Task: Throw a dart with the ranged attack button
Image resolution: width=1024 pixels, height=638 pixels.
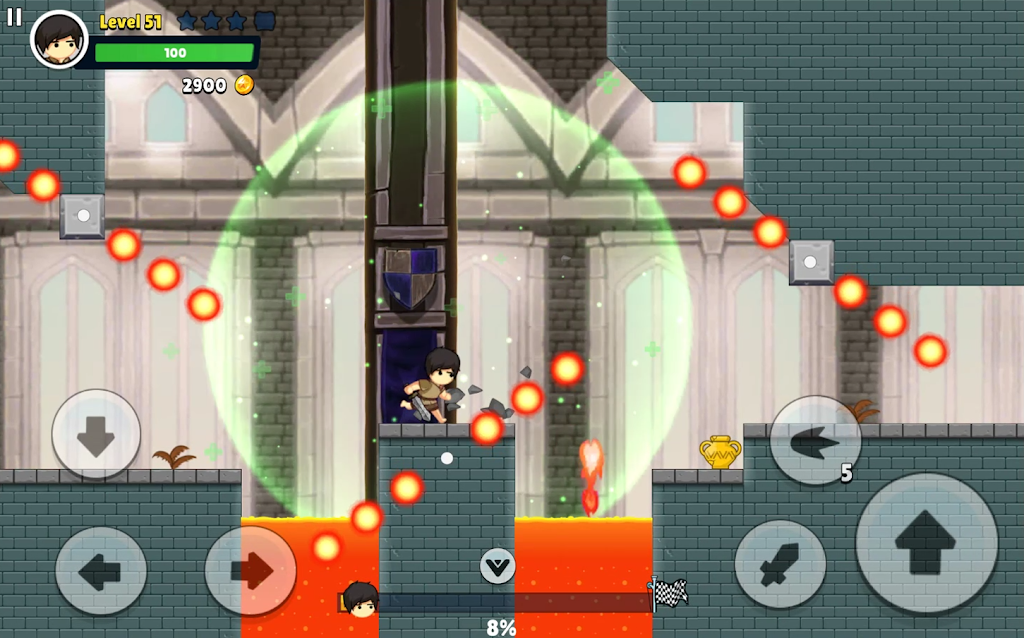Action: 815,440
